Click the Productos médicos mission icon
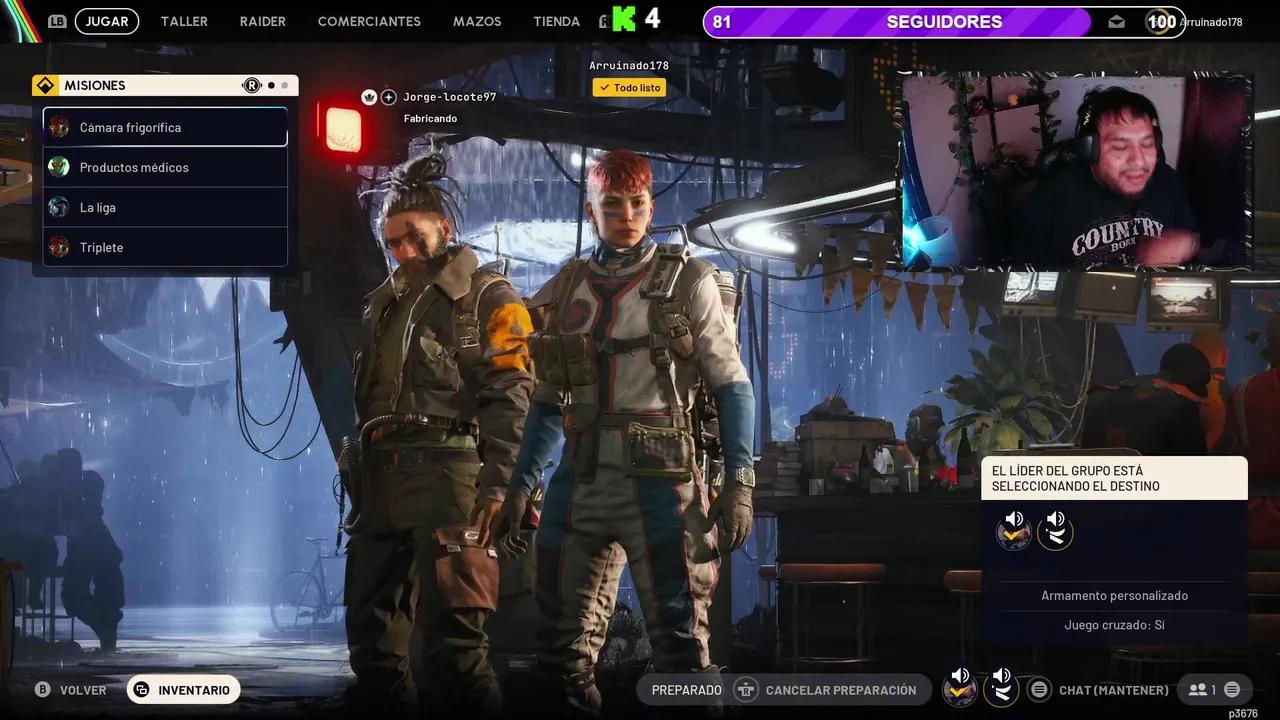1280x720 pixels. [58, 167]
